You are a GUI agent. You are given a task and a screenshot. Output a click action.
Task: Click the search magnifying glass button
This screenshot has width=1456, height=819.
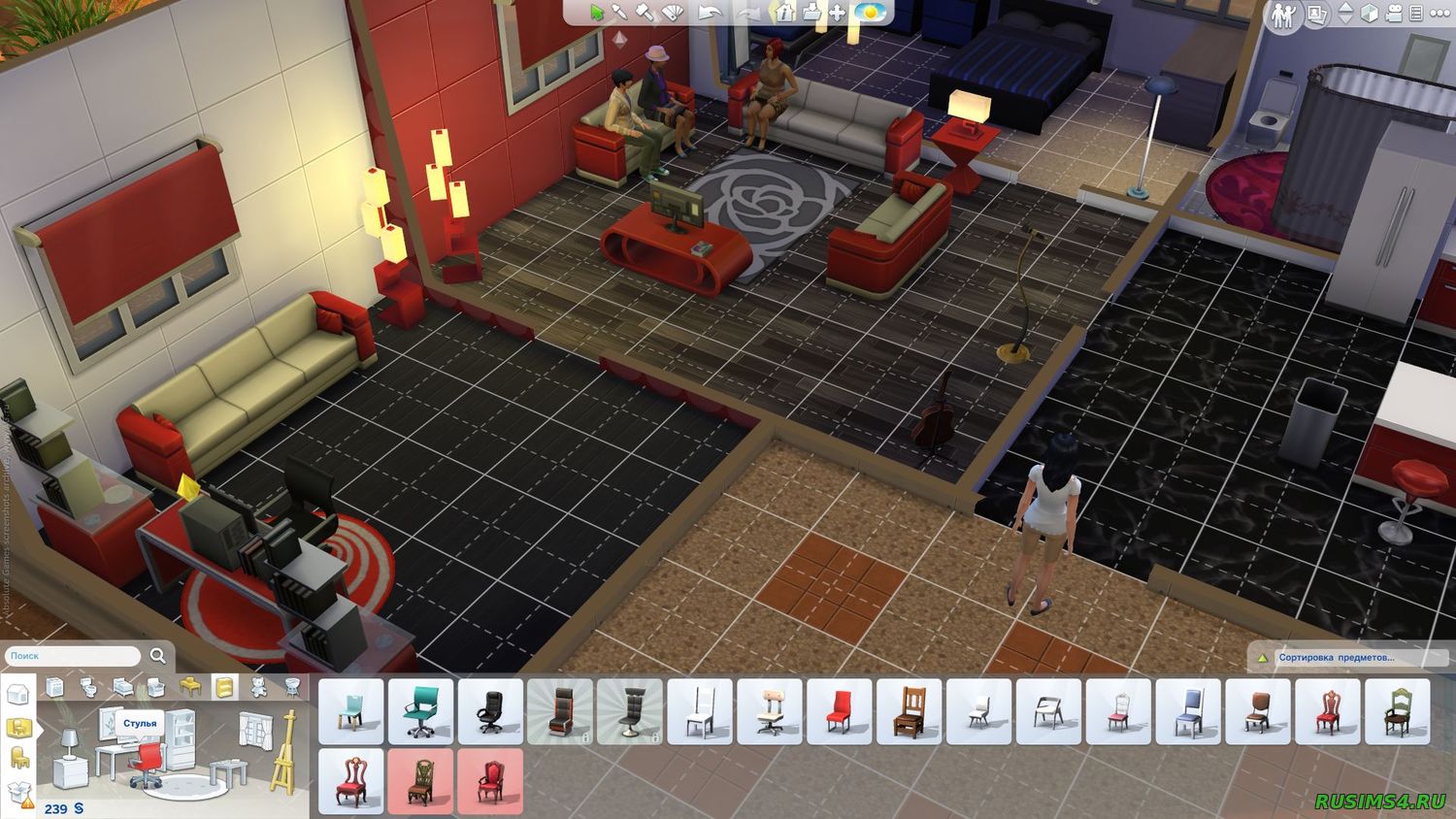coord(158,655)
